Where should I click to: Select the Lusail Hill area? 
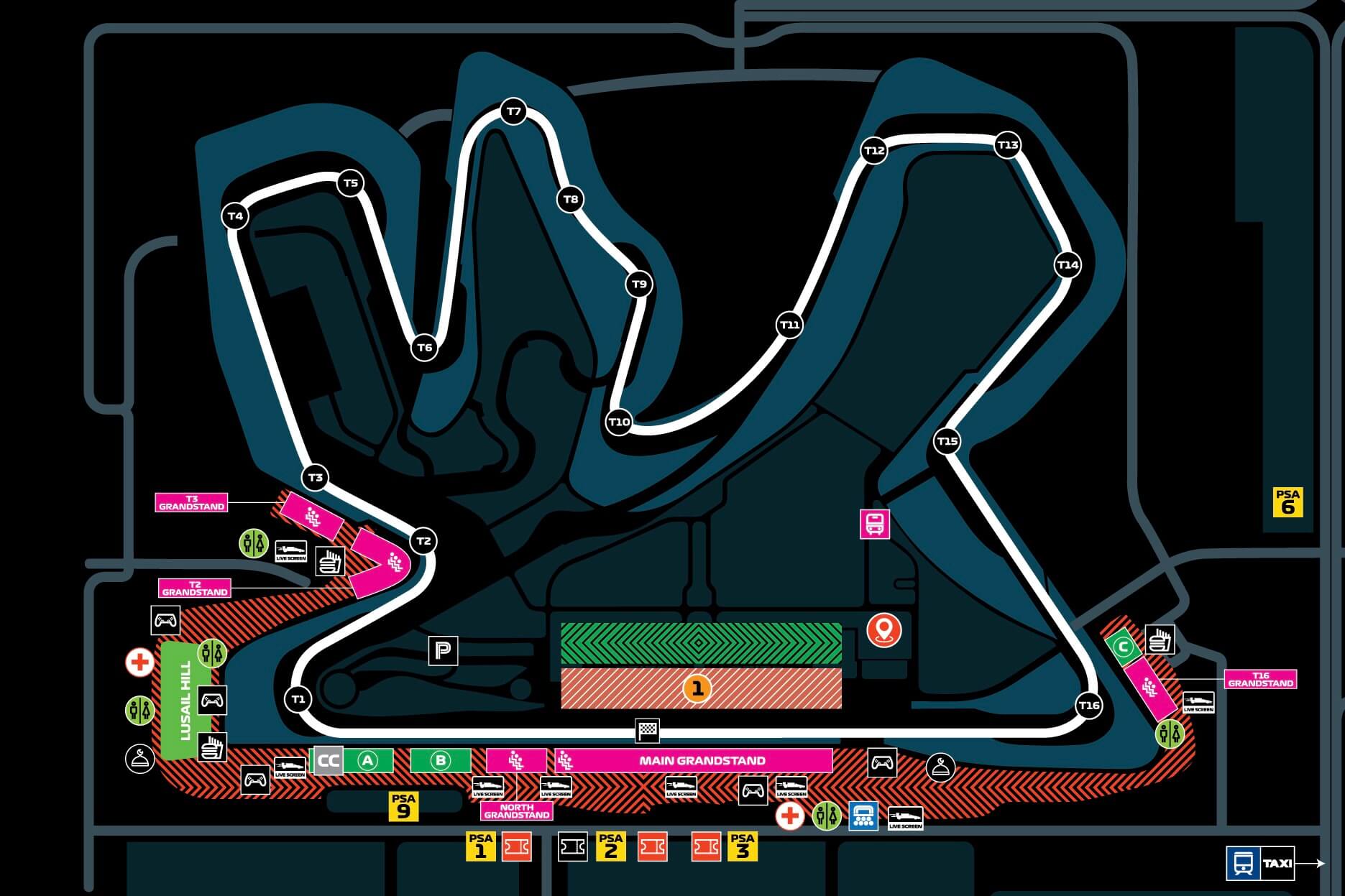(x=186, y=700)
